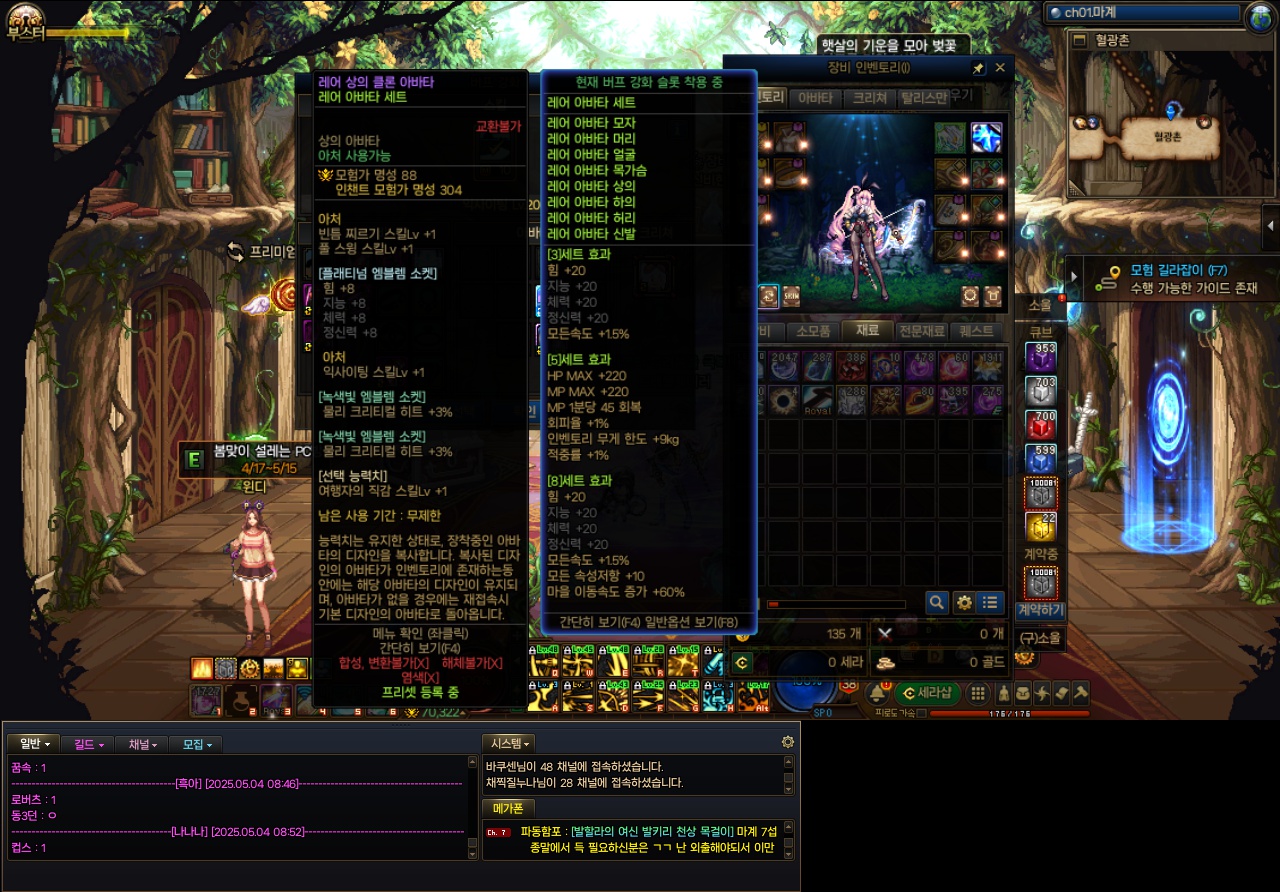The width and height of the screenshot is (1280, 892).
Task: Open the 시스템 message dropdown
Action: [508, 743]
